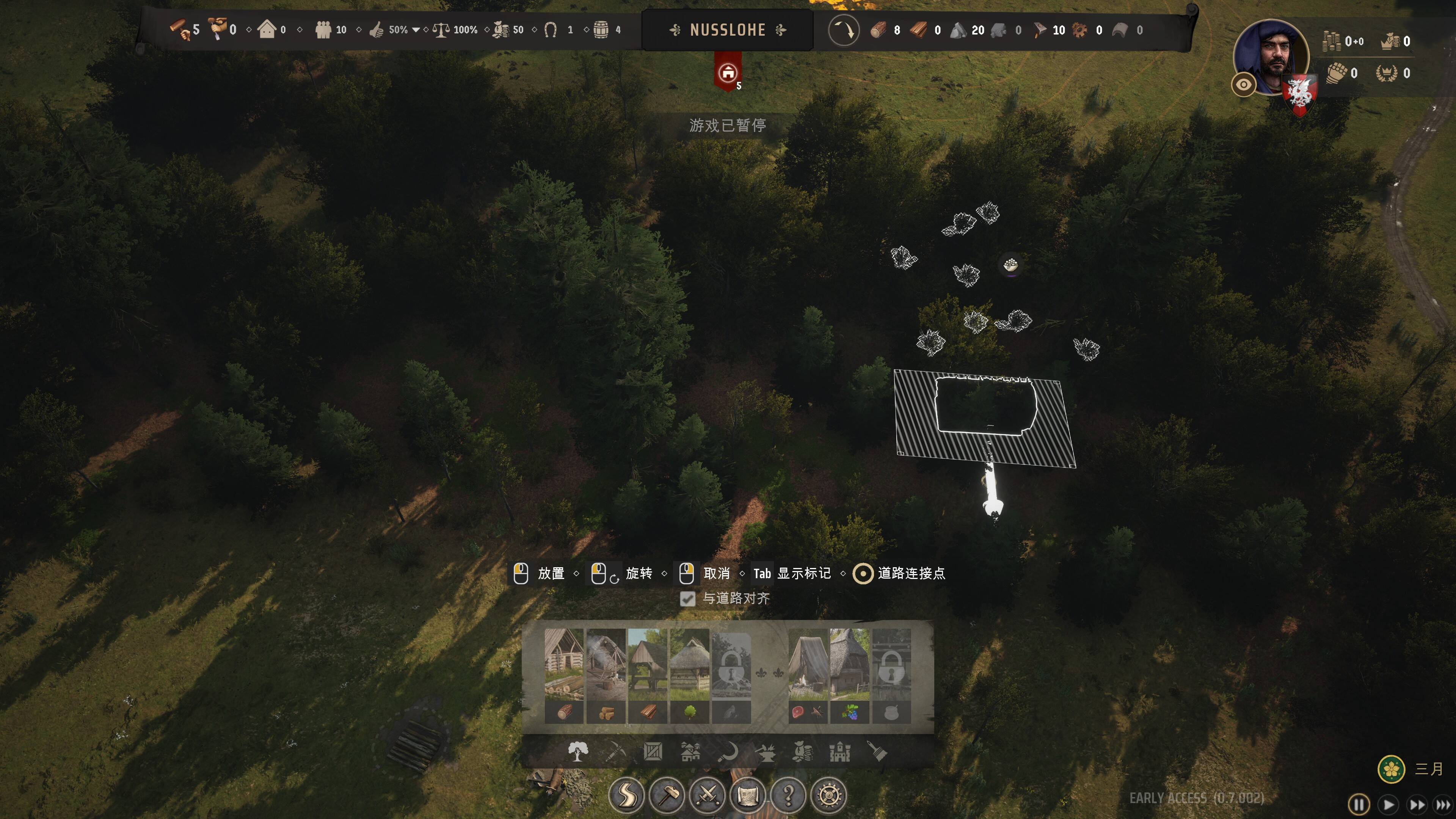This screenshot has width=1456, height=819.
Task: Open the farming sickle category
Action: tap(728, 752)
